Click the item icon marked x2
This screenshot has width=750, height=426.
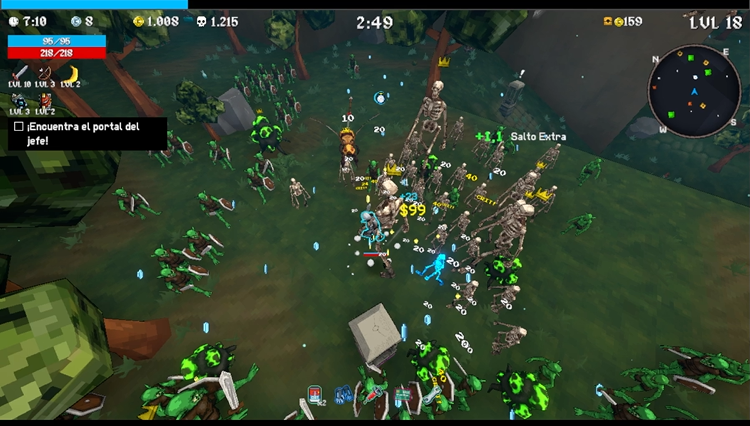pyautogui.click(x=314, y=394)
